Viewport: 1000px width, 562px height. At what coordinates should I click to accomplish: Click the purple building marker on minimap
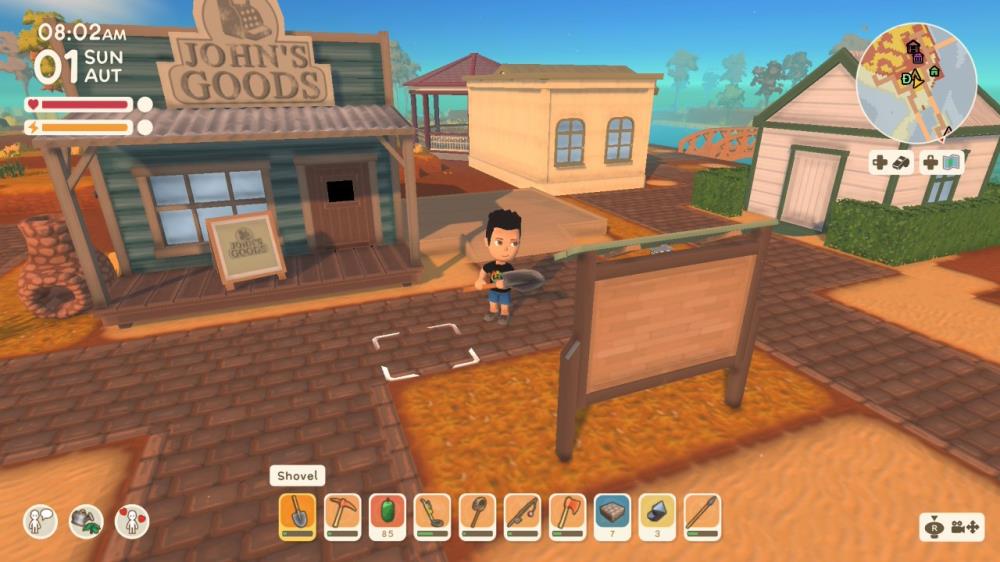coord(917,58)
